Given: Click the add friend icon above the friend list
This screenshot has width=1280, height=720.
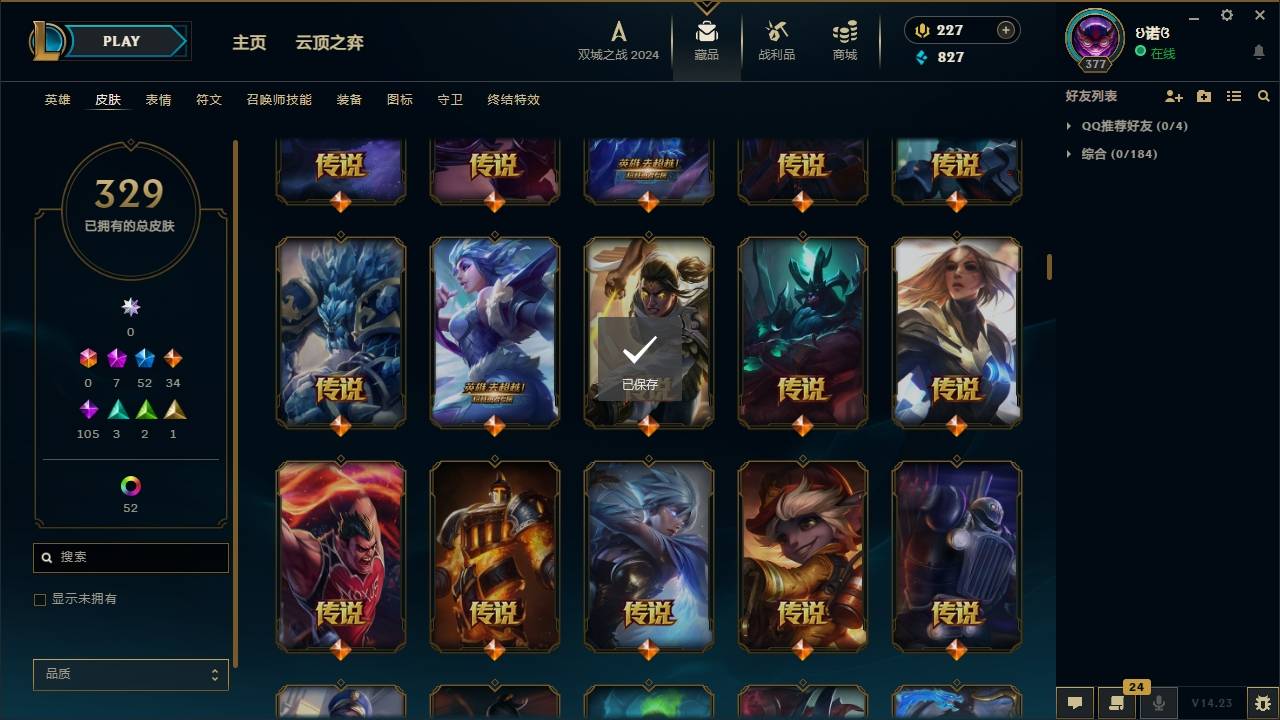Looking at the screenshot, I should coord(1173,96).
